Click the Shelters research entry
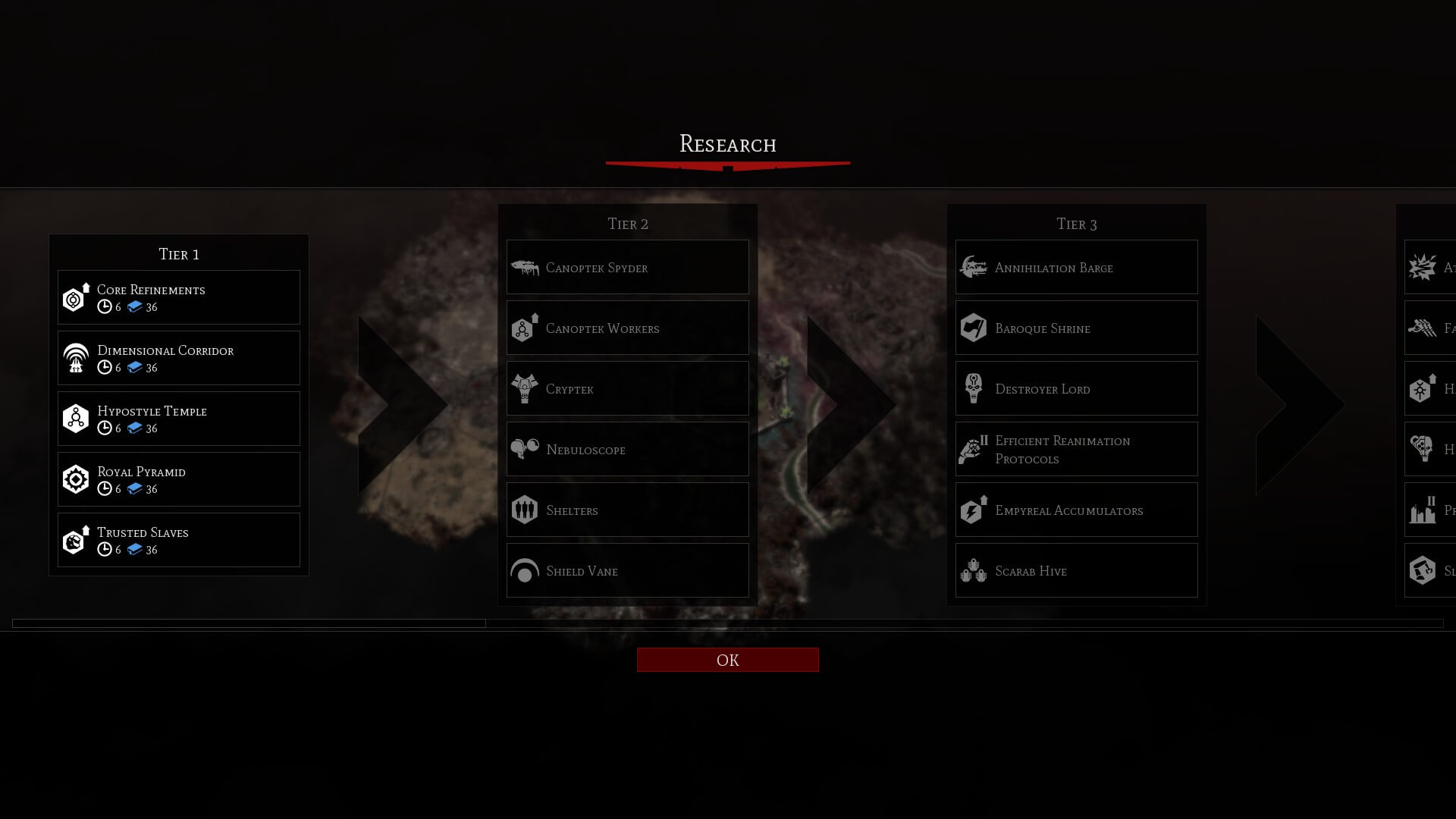This screenshot has width=1456, height=819. click(x=627, y=510)
